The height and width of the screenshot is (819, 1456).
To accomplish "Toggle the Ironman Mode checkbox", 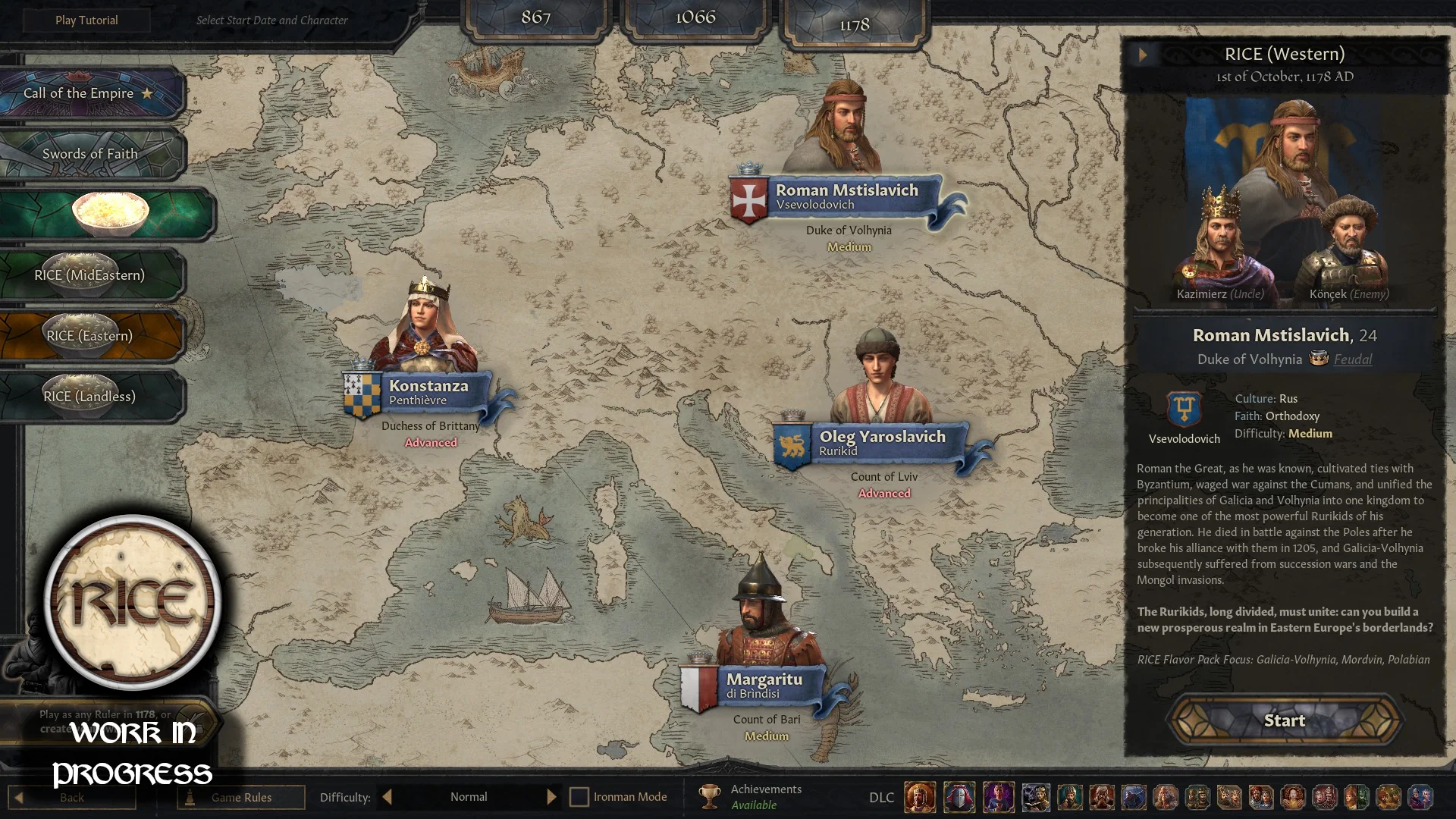I will [x=579, y=797].
